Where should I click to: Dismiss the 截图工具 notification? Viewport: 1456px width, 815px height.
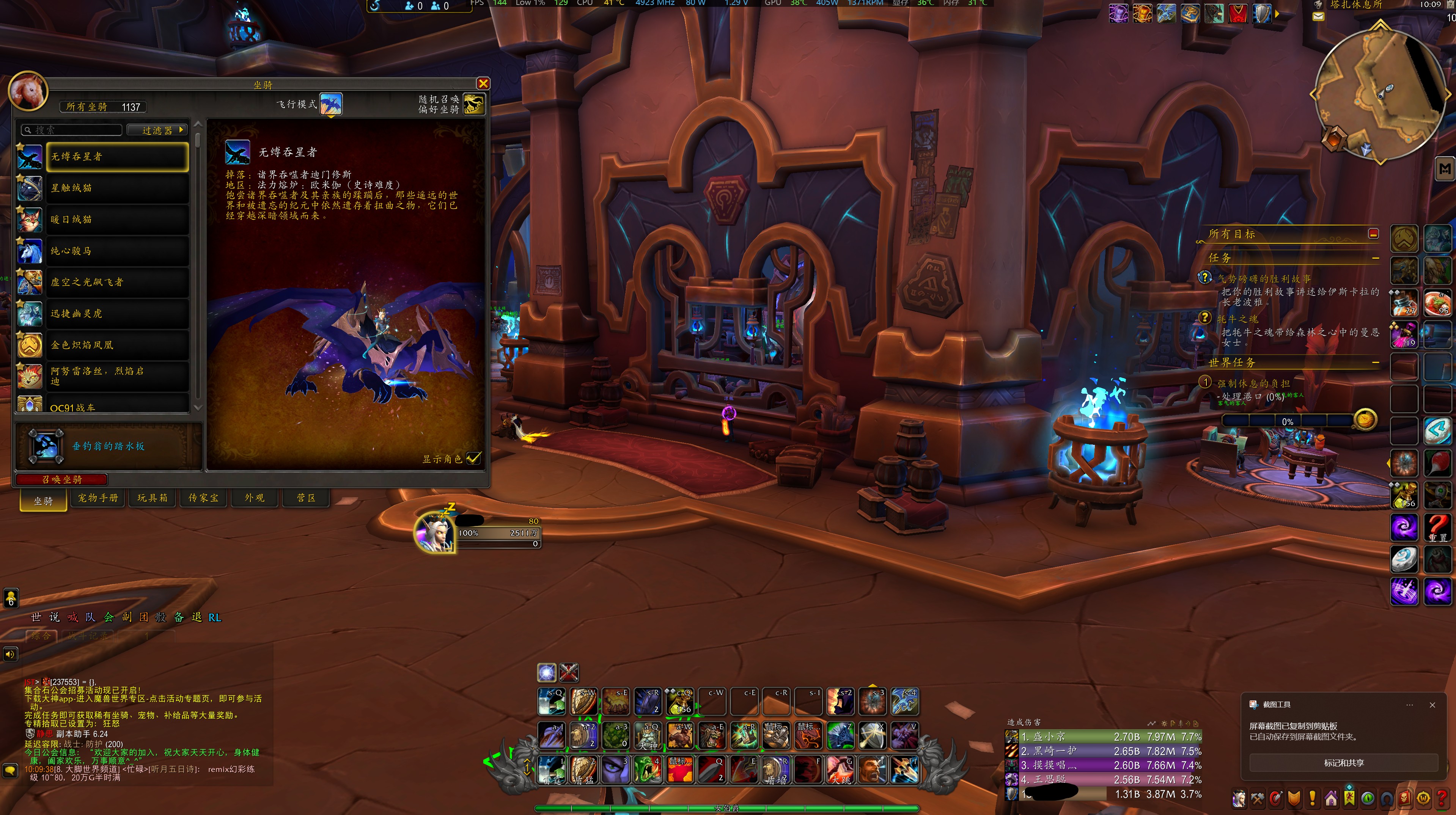(x=1432, y=705)
